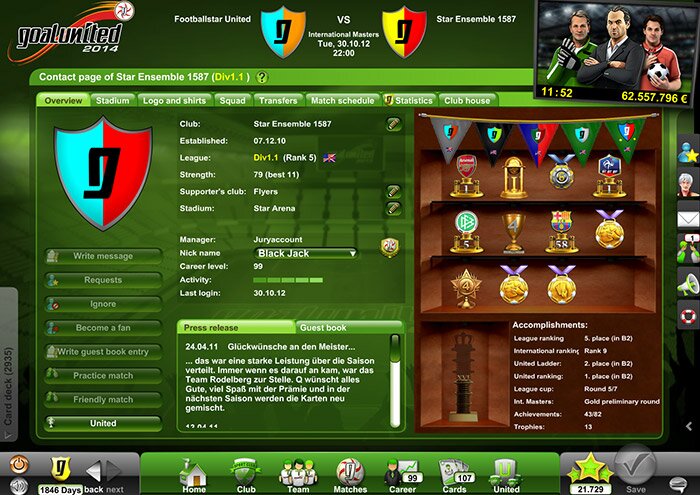
Task: Open the Nick name dropdown
Action: coord(306,254)
